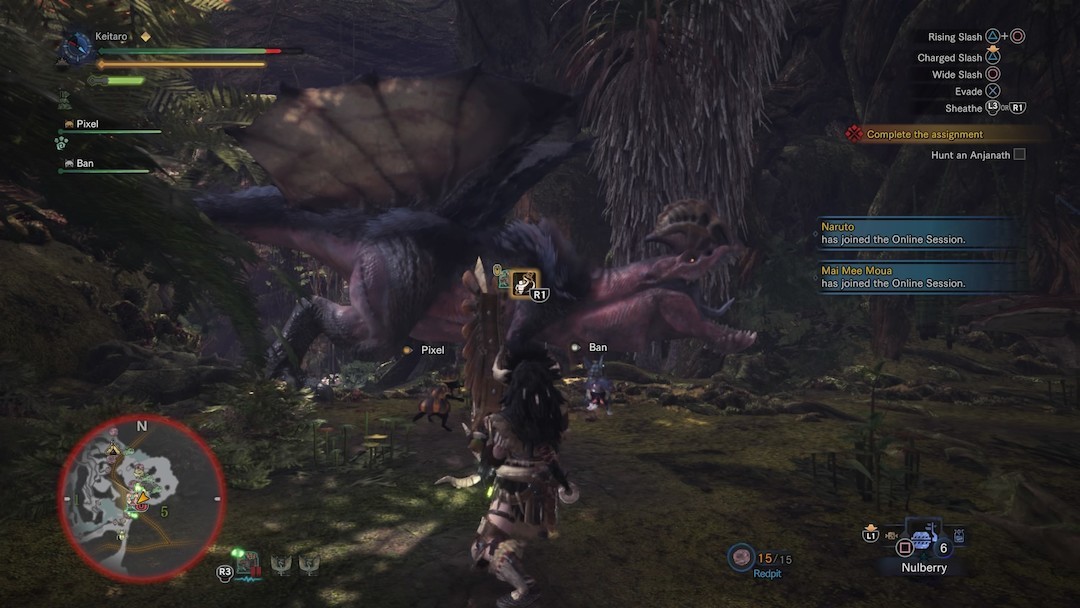Click the quest timer clock icon
The height and width of the screenshot is (608, 1080).
[x=73, y=47]
